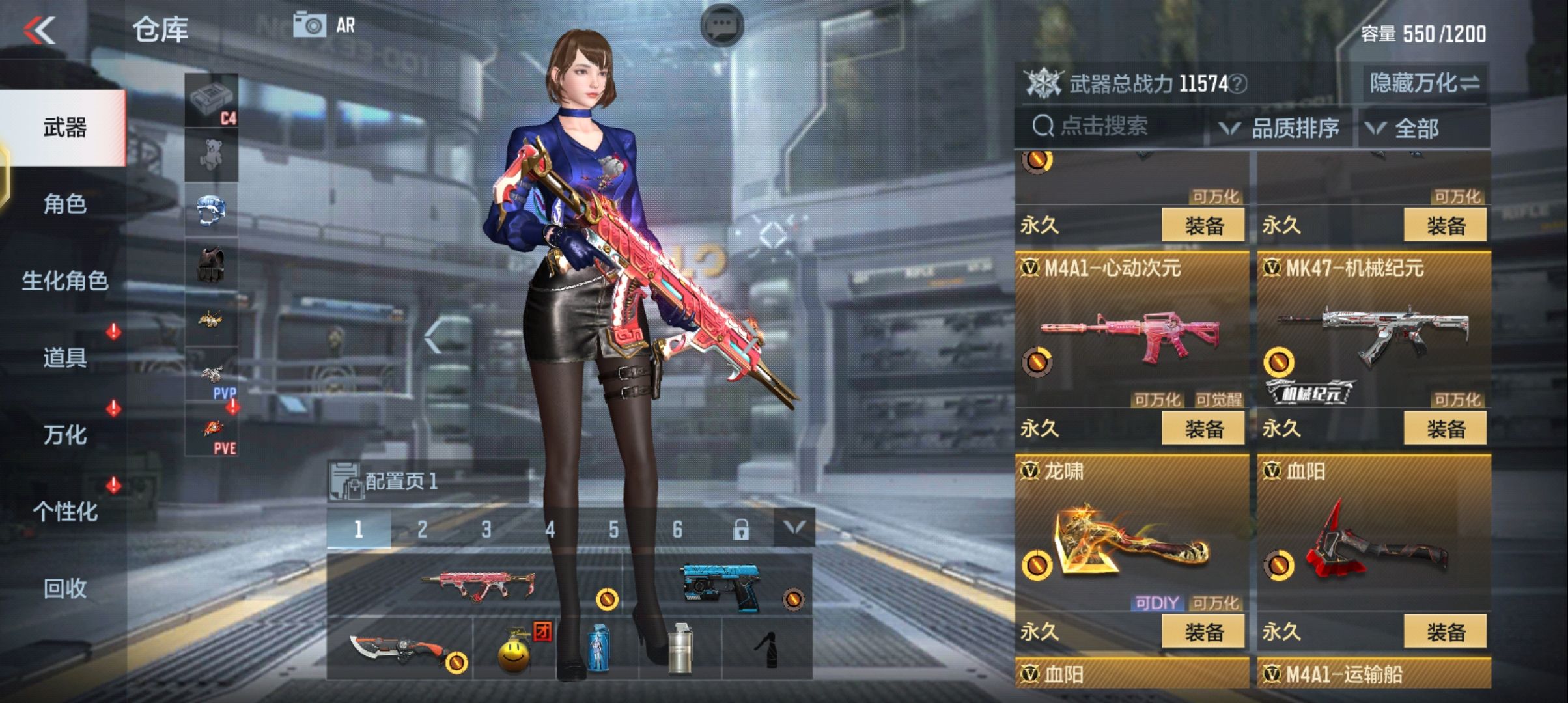Select the loadout lock slot

pyautogui.click(x=743, y=529)
